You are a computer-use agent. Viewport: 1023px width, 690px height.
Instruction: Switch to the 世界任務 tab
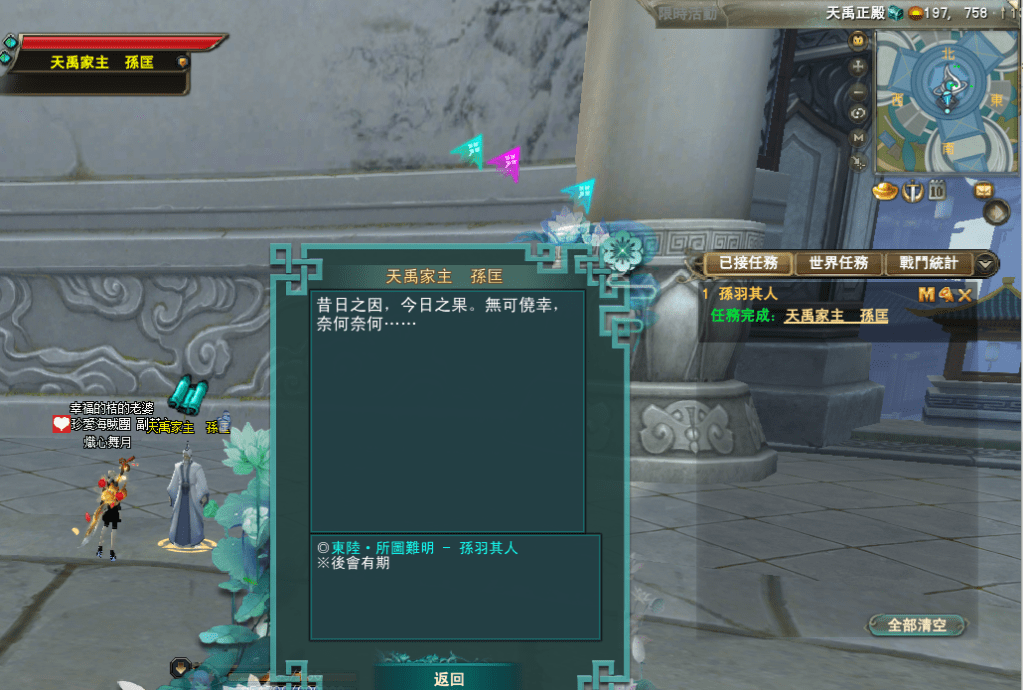click(x=840, y=264)
